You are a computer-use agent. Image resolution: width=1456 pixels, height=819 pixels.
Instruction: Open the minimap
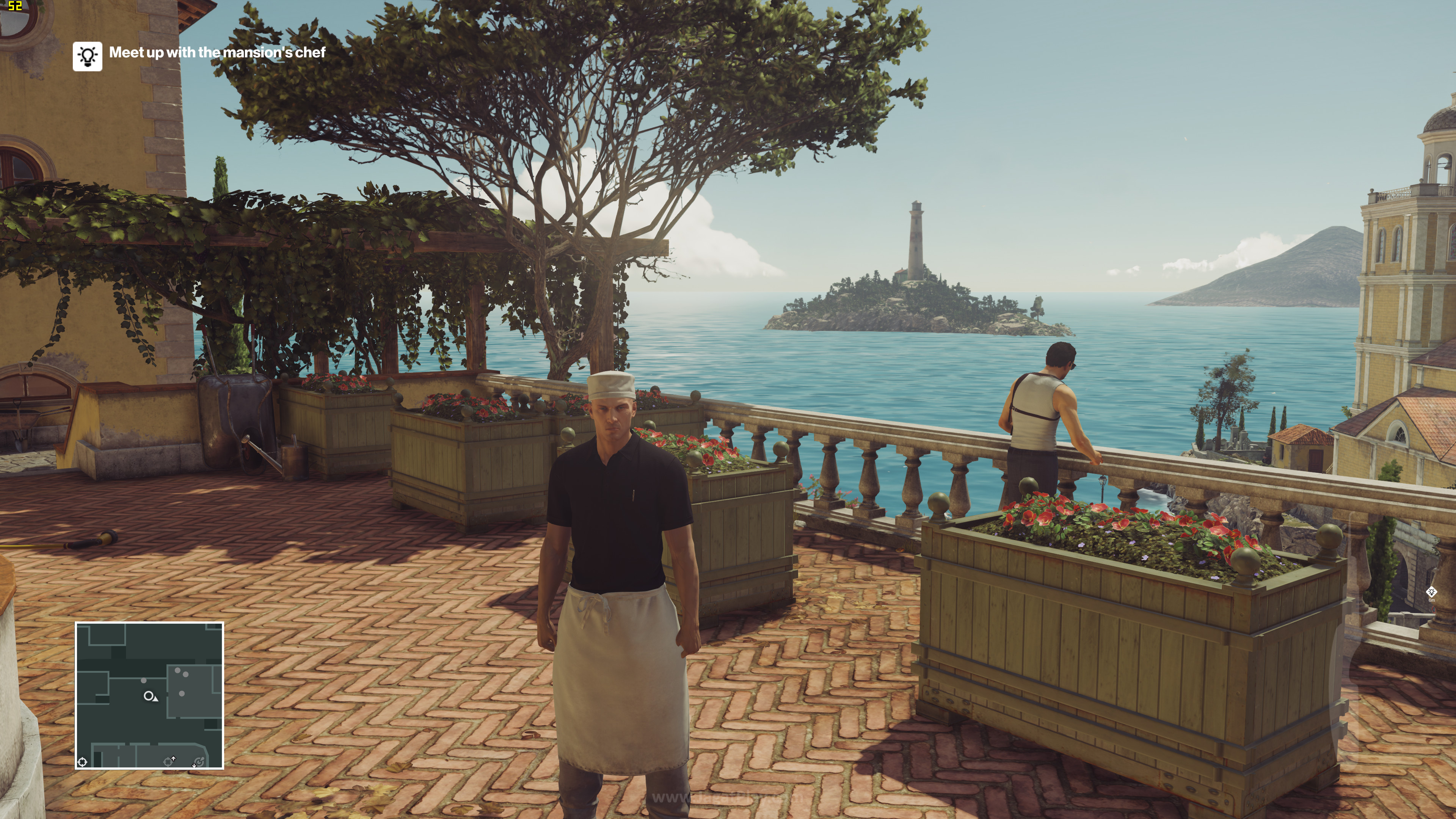149,695
